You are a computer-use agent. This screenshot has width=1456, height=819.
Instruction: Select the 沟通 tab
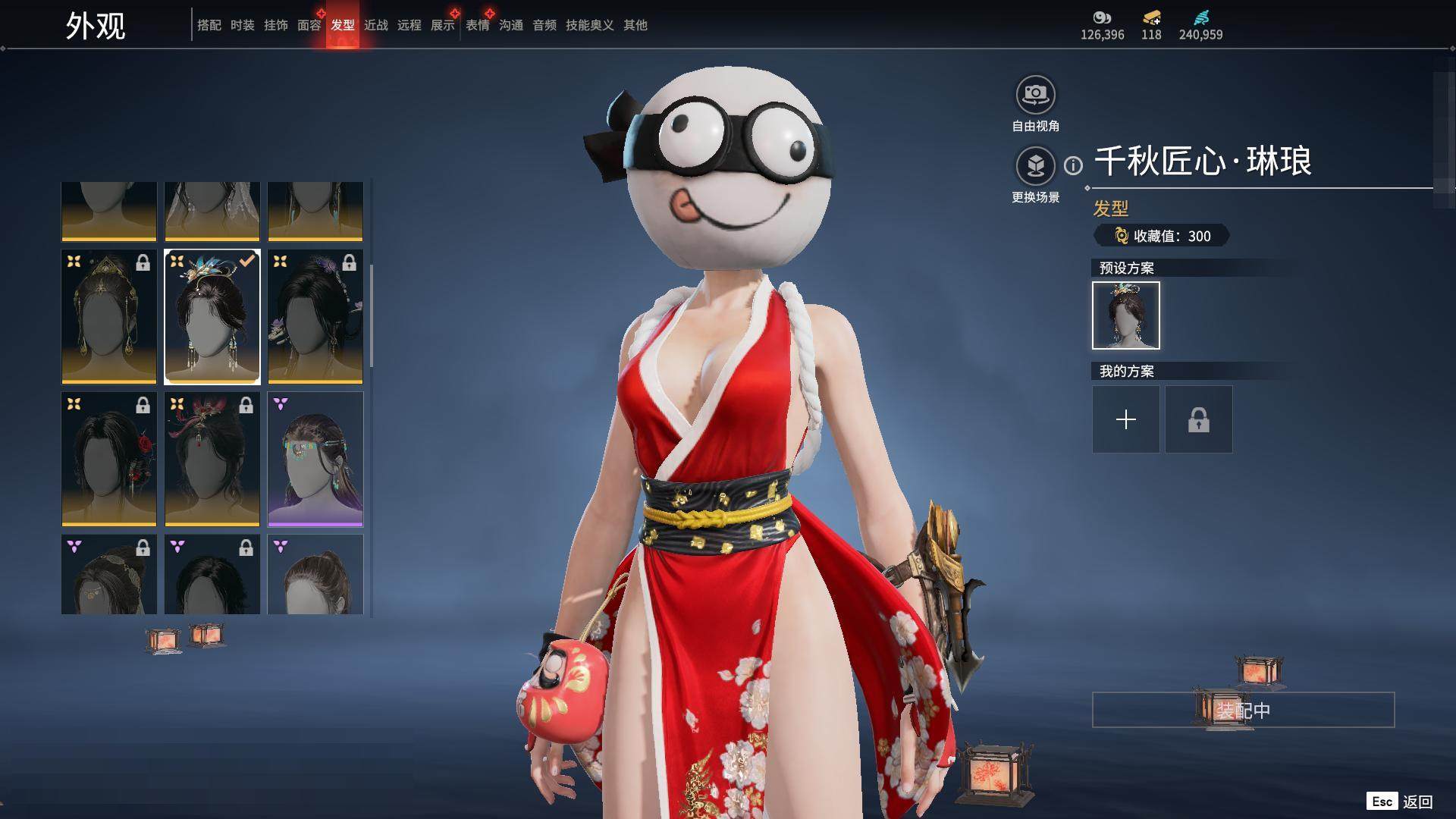click(510, 25)
